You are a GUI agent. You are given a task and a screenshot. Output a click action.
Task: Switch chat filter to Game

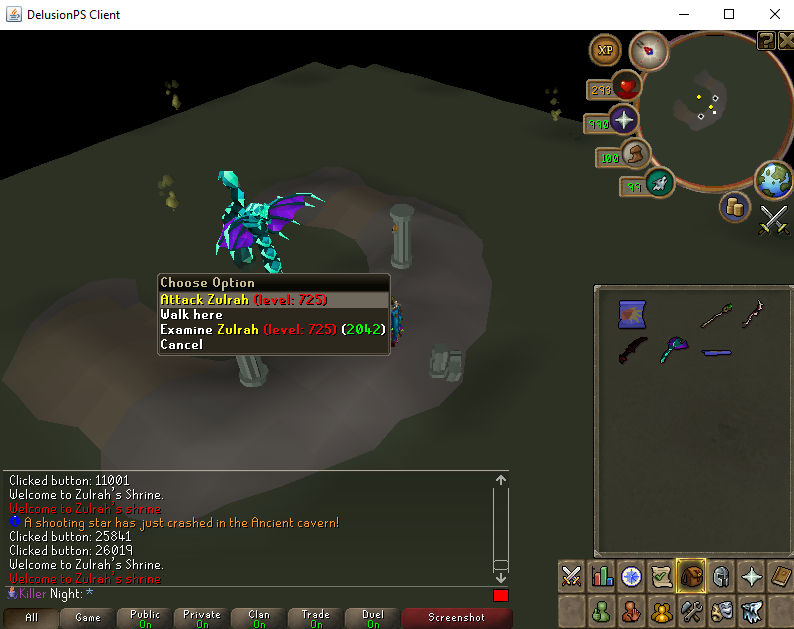coord(88,618)
